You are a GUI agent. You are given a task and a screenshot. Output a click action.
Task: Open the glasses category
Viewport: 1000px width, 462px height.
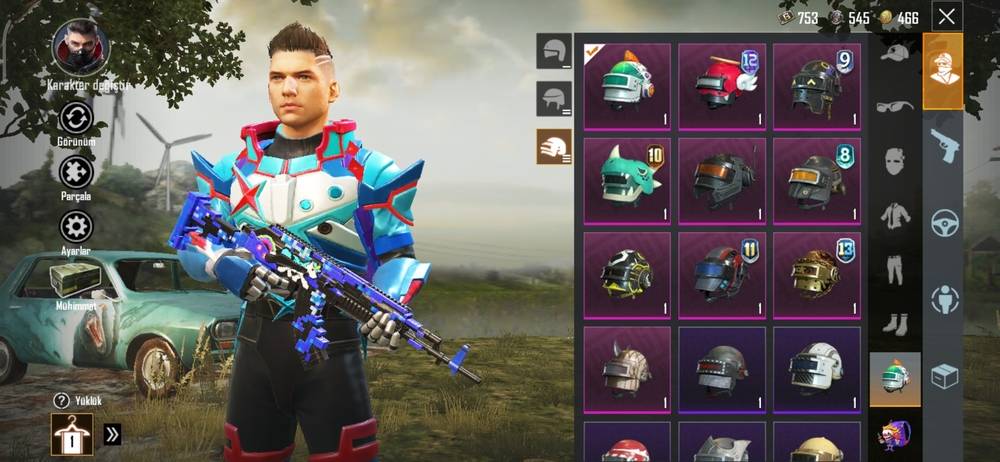[x=894, y=106]
